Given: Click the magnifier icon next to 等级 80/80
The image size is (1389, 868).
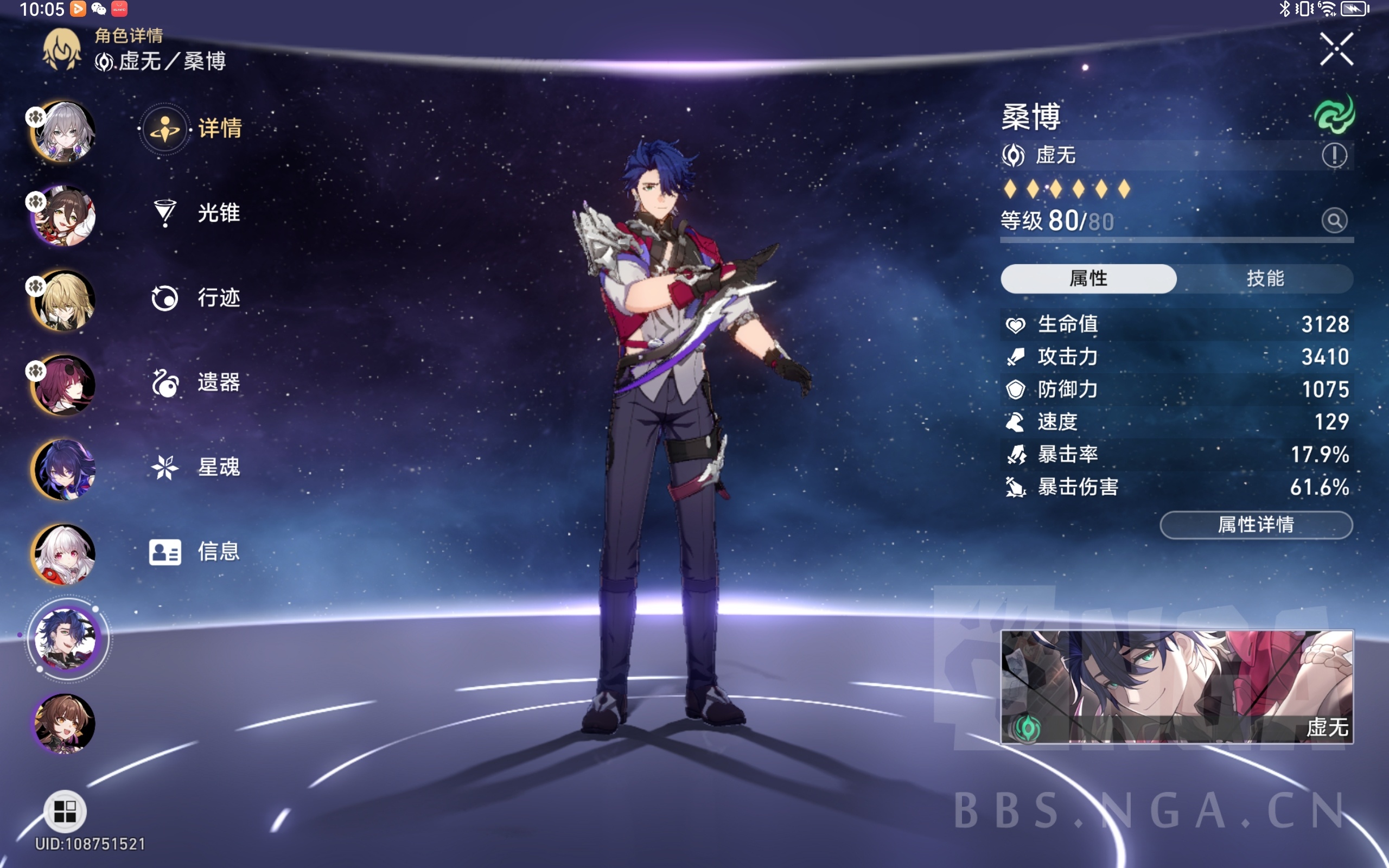Looking at the screenshot, I should point(1336,220).
